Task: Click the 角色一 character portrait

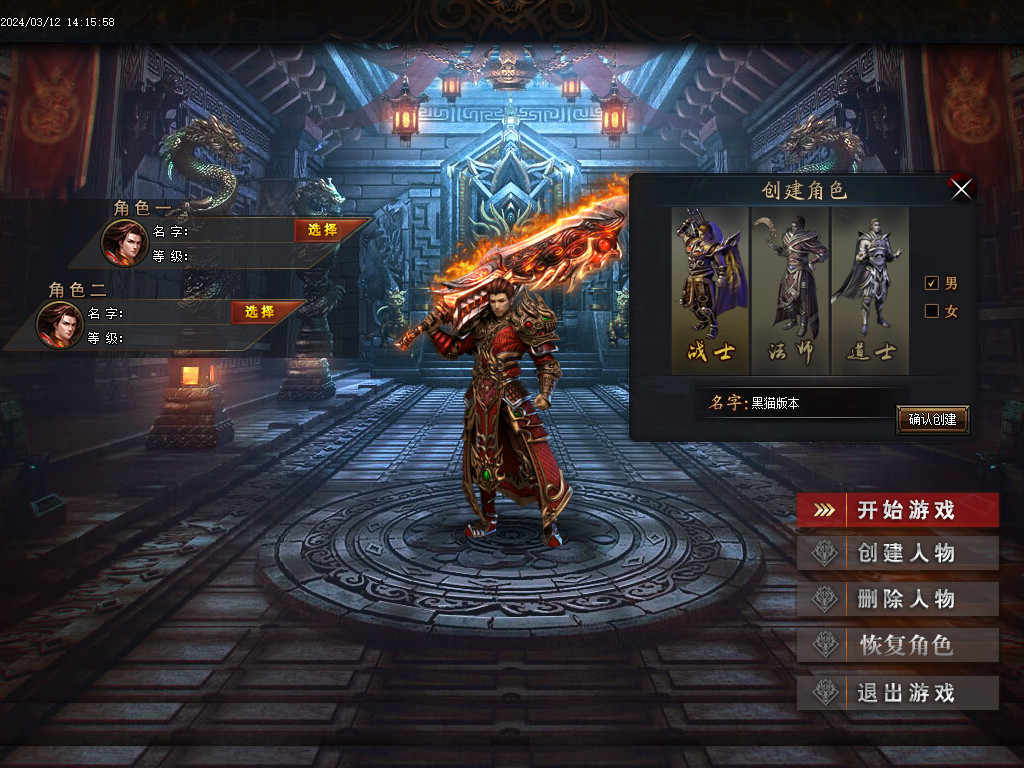Action: pos(125,242)
